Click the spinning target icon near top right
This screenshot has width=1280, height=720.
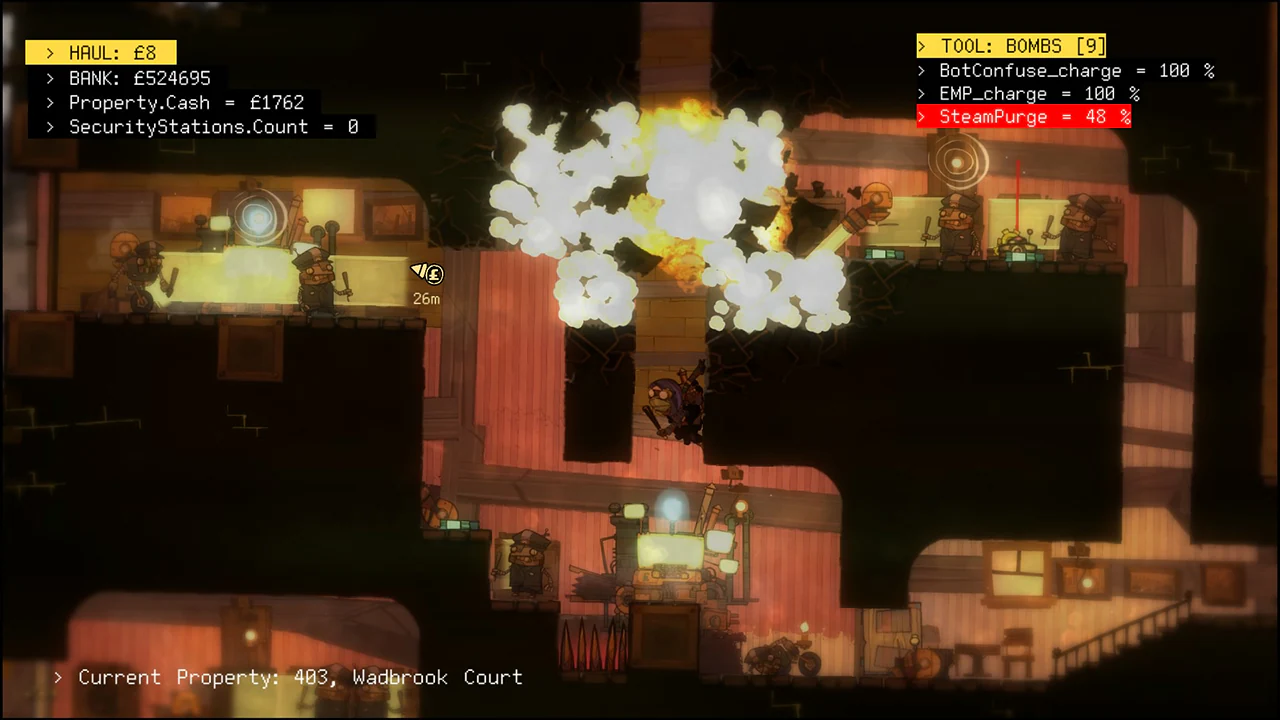(957, 162)
